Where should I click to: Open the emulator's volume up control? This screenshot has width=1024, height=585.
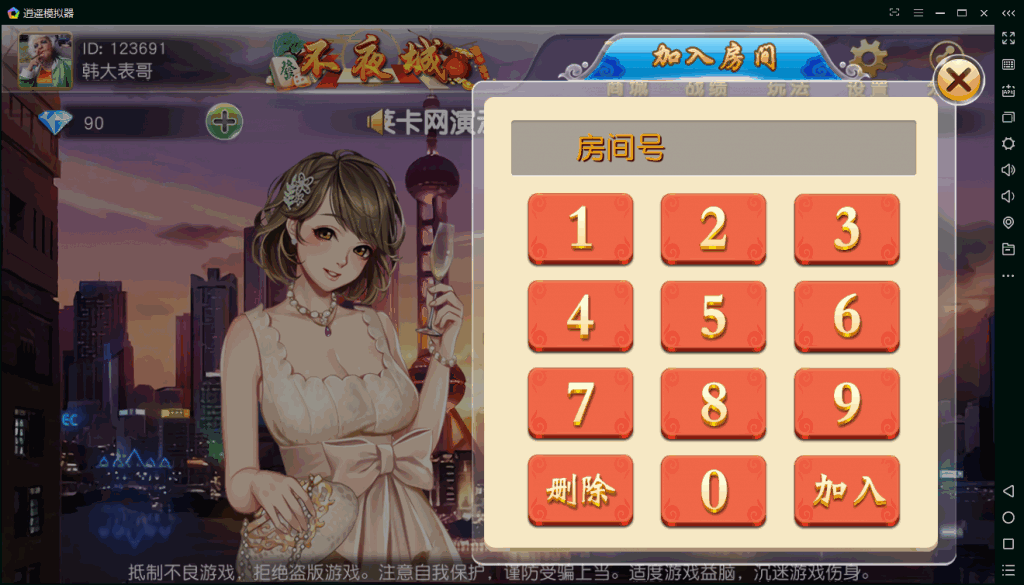click(1008, 170)
